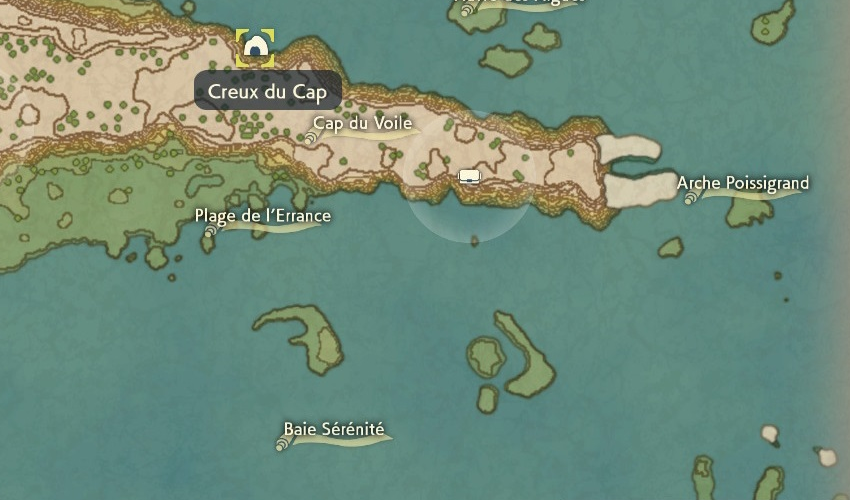Select the Creux du Cap camp tent marker
This screenshot has width=850, height=500.
[255, 47]
